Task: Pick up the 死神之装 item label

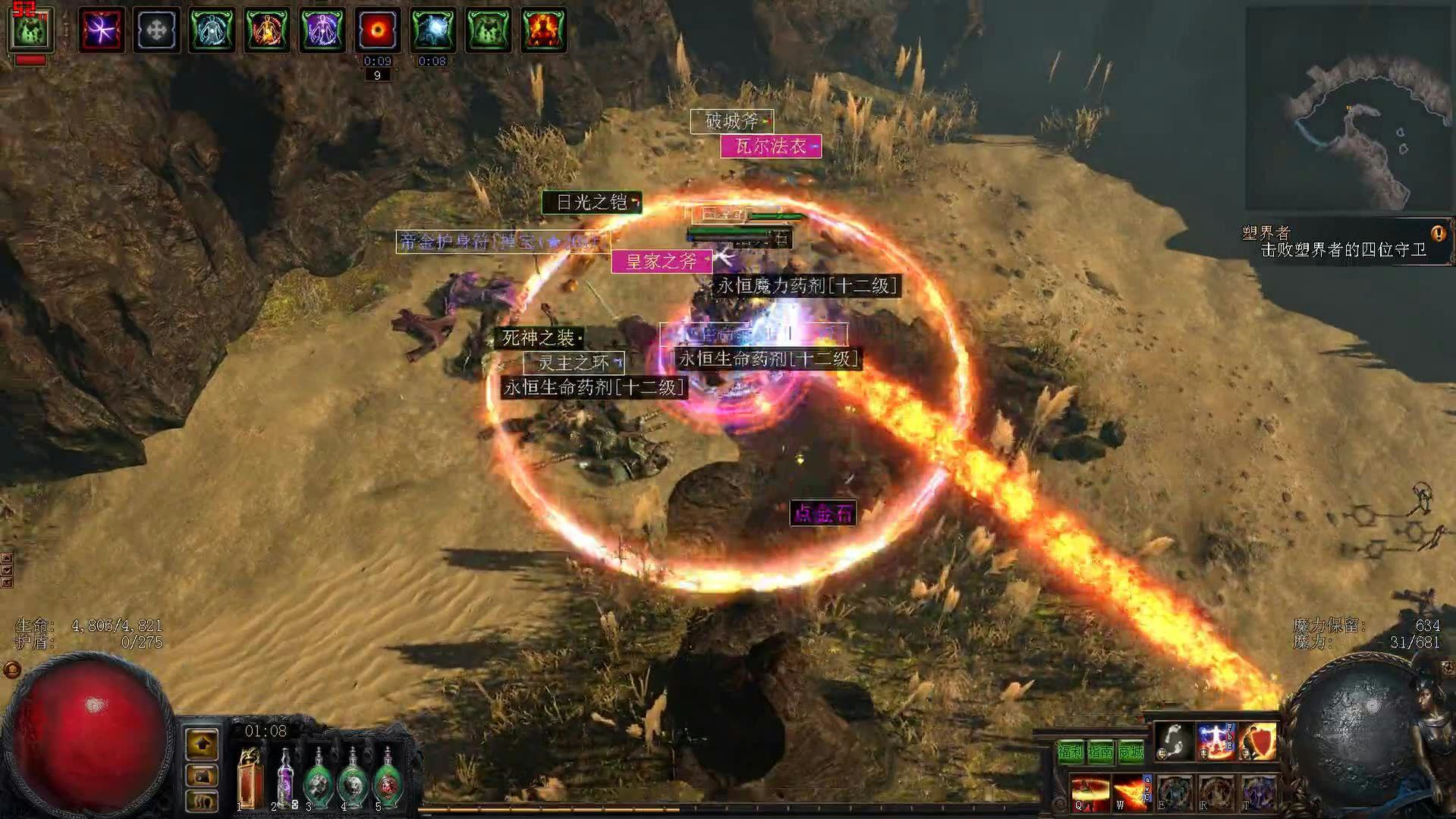Action: click(539, 338)
